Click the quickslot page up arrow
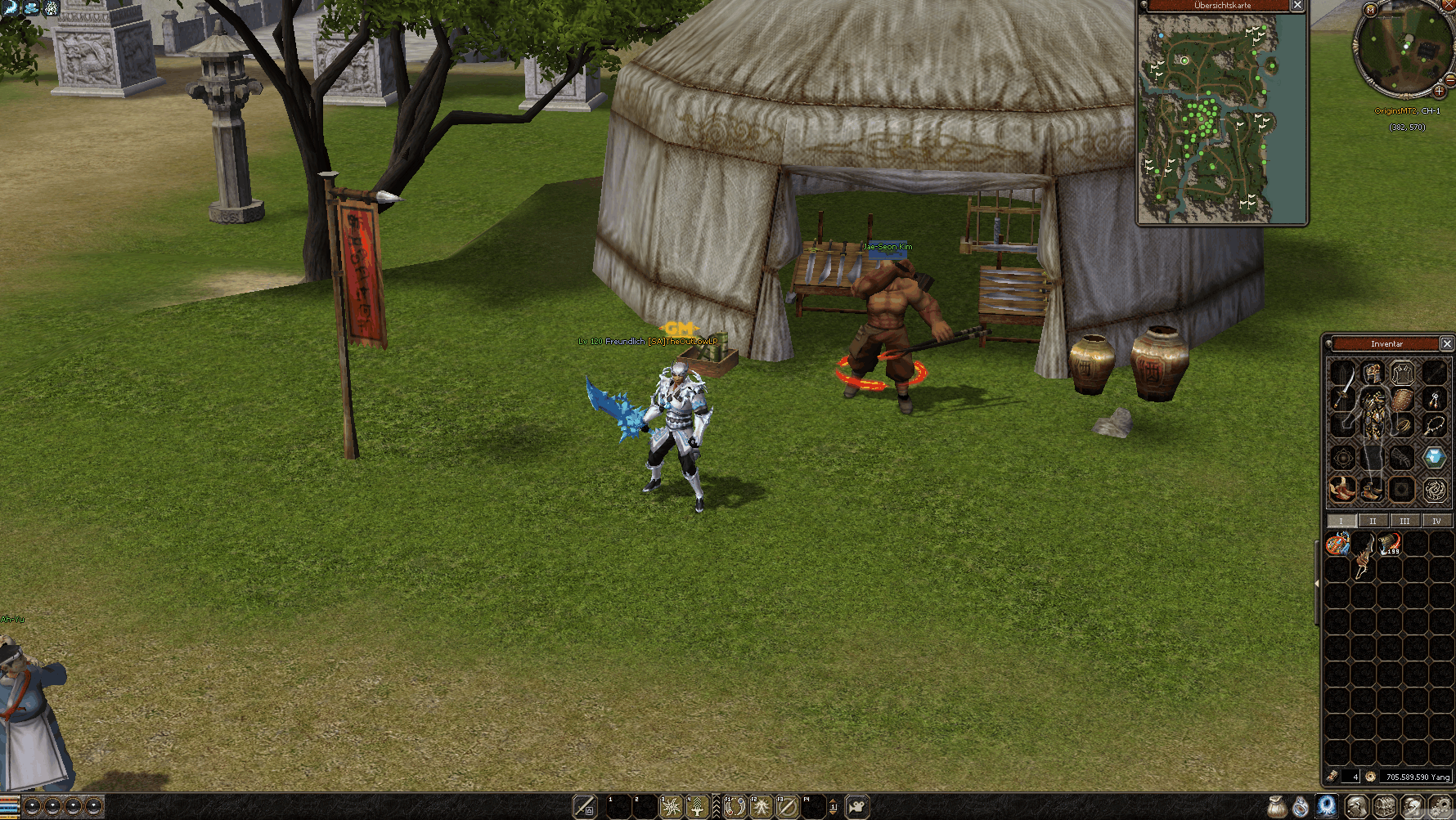This screenshot has width=1456, height=820. tap(833, 800)
